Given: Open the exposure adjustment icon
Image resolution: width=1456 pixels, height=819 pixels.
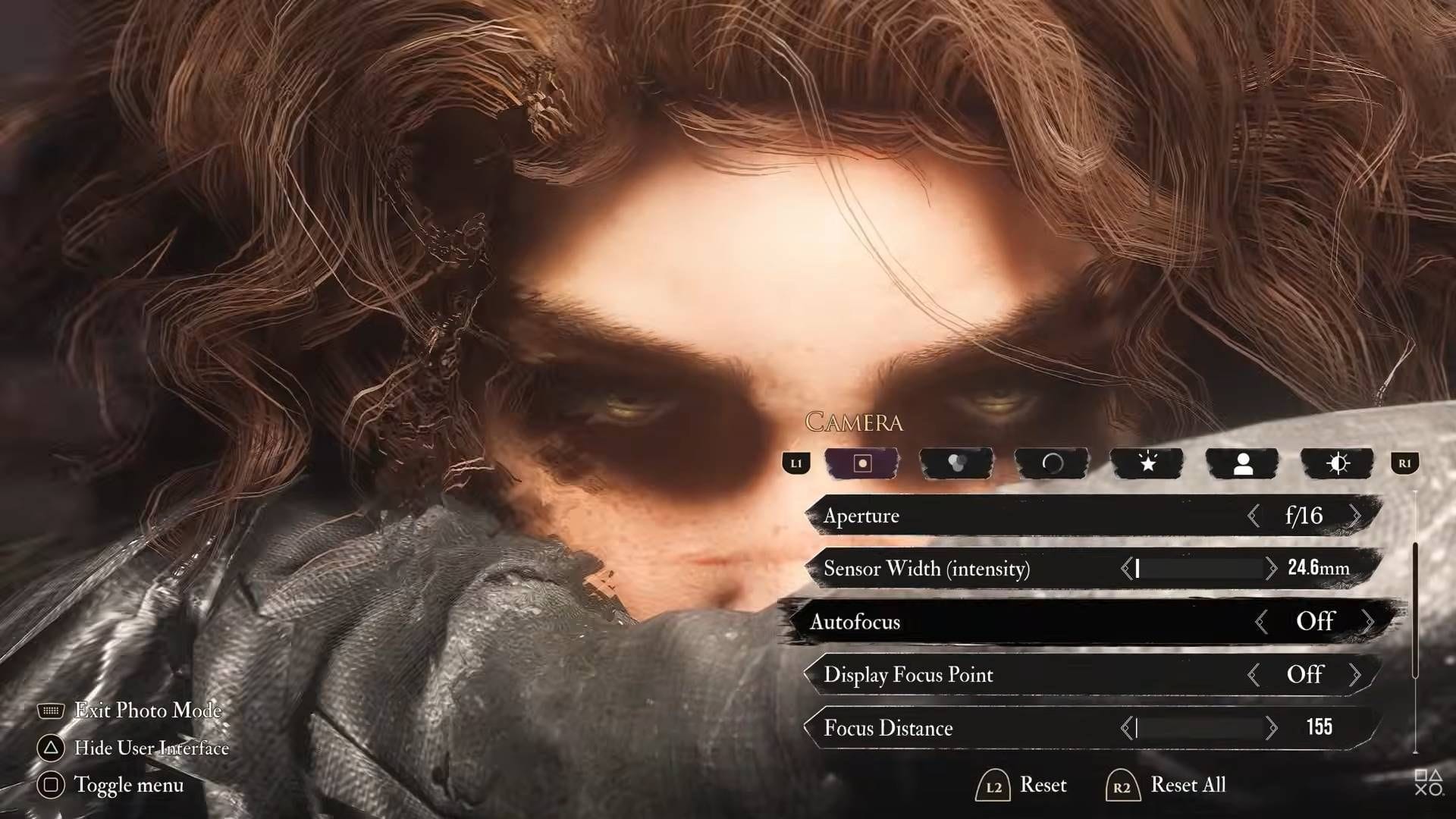Looking at the screenshot, I should [x=1338, y=463].
